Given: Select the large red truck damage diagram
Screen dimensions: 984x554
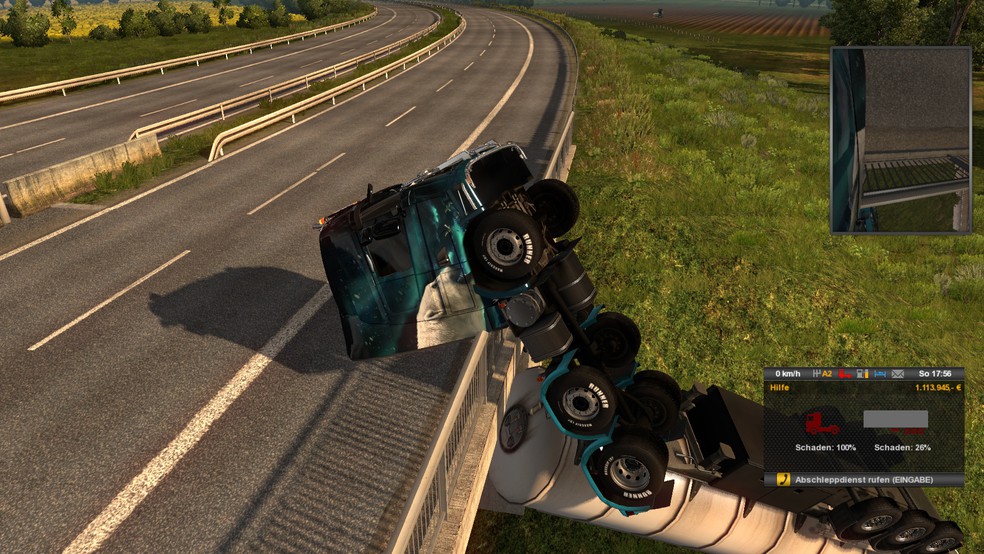Looking at the screenshot, I should (823, 422).
